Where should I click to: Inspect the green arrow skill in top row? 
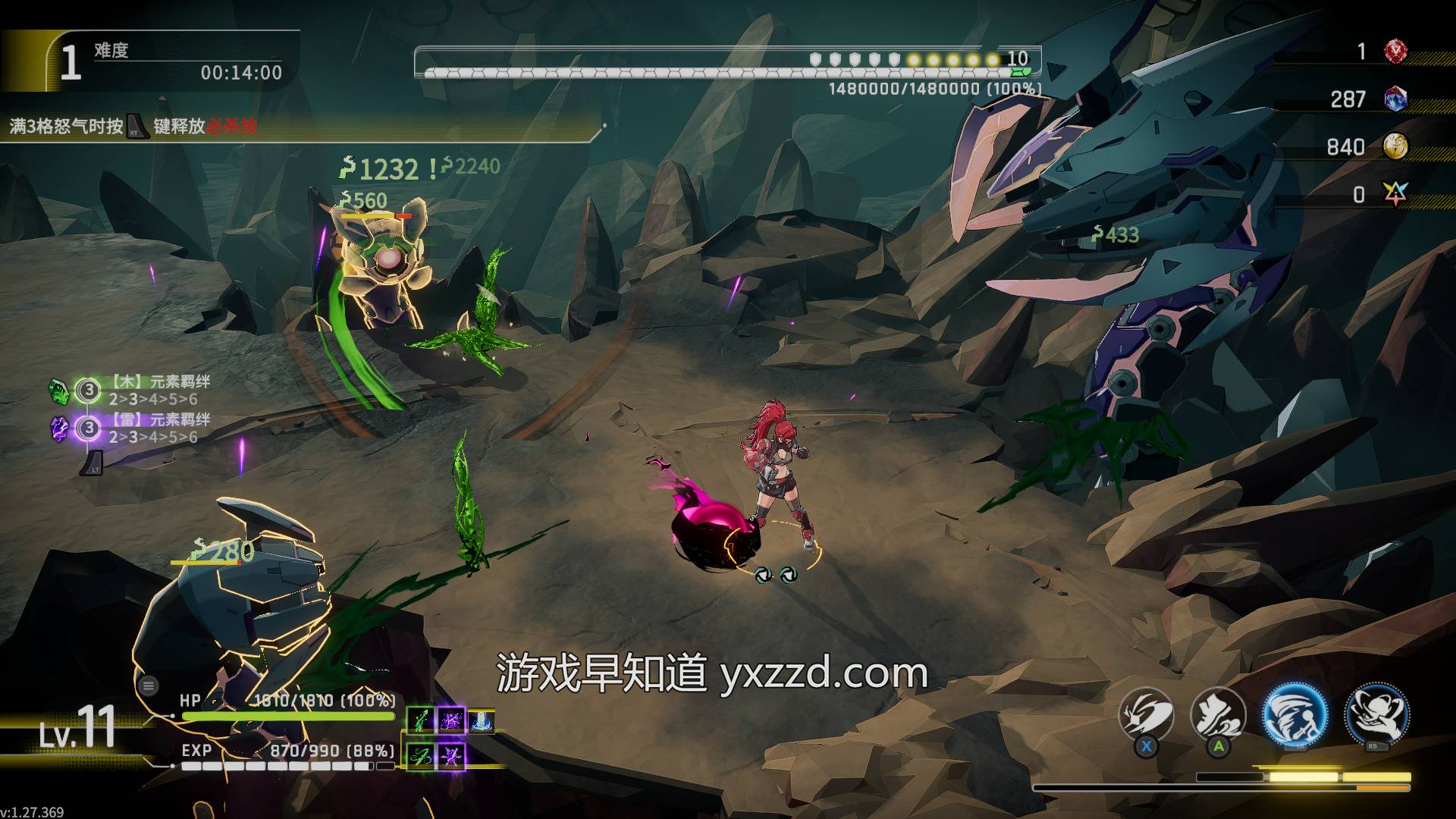pyautogui.click(x=421, y=720)
